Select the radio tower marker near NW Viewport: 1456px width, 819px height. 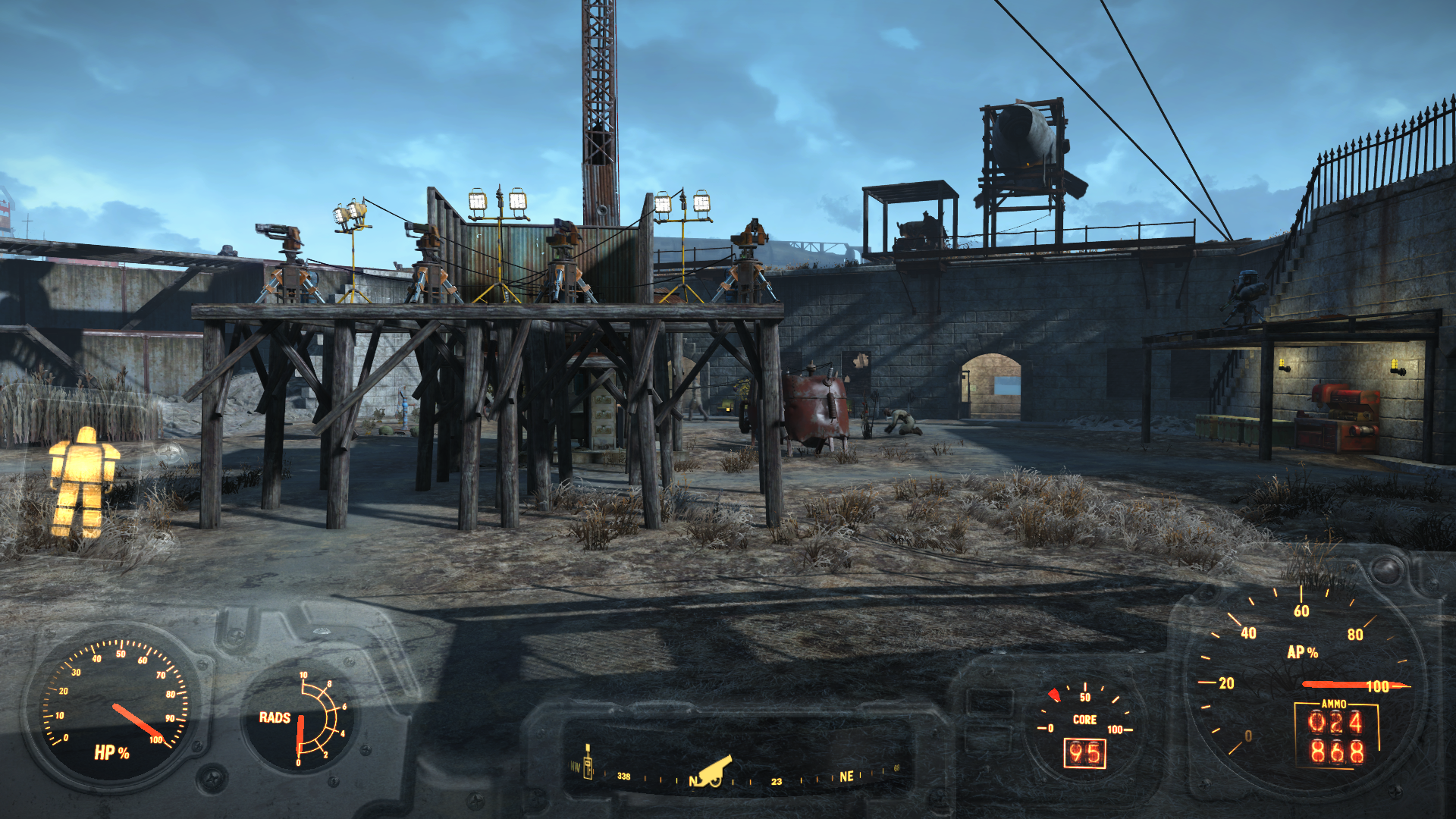588,762
